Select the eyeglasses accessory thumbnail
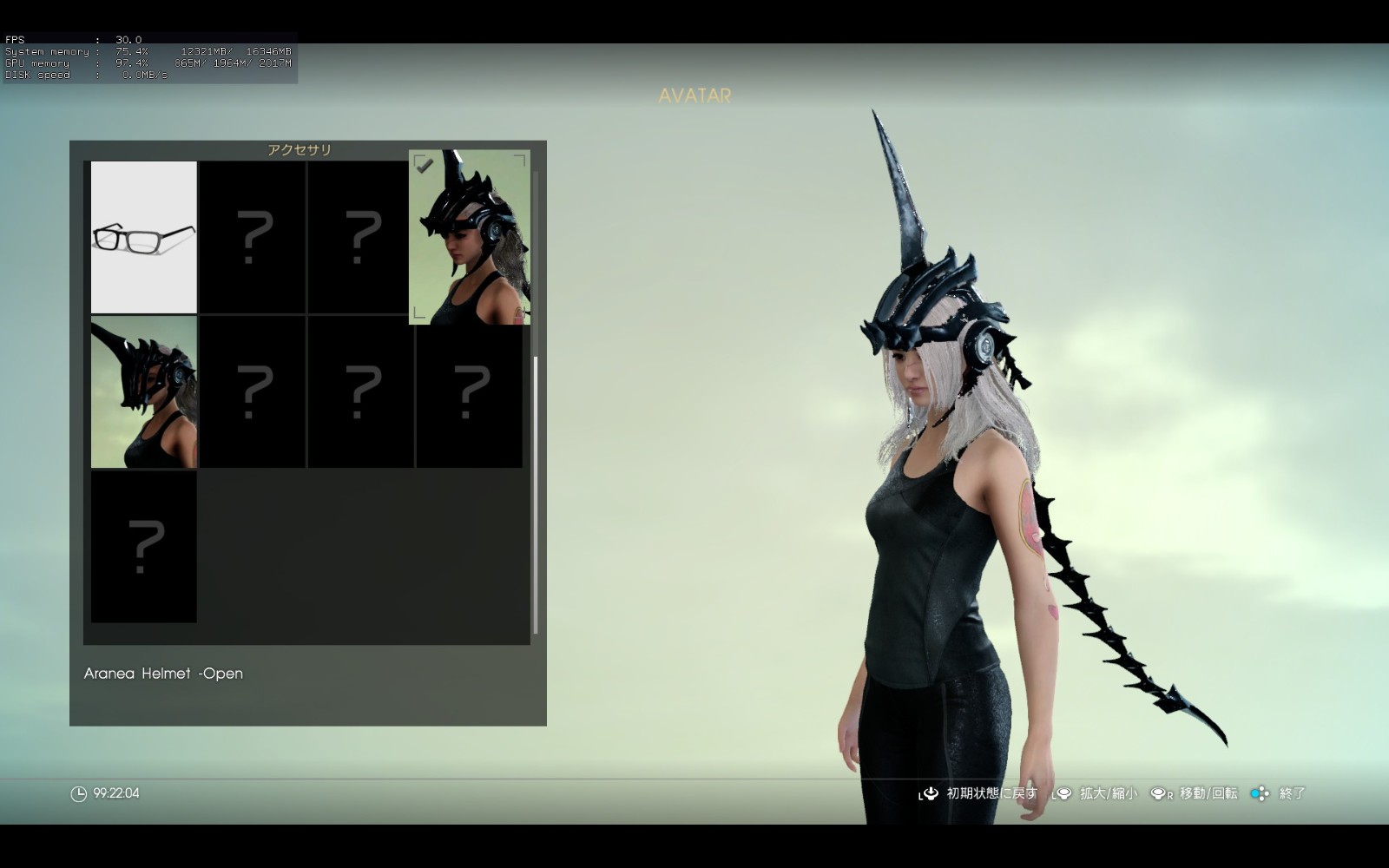The height and width of the screenshot is (868, 1389). point(144,237)
